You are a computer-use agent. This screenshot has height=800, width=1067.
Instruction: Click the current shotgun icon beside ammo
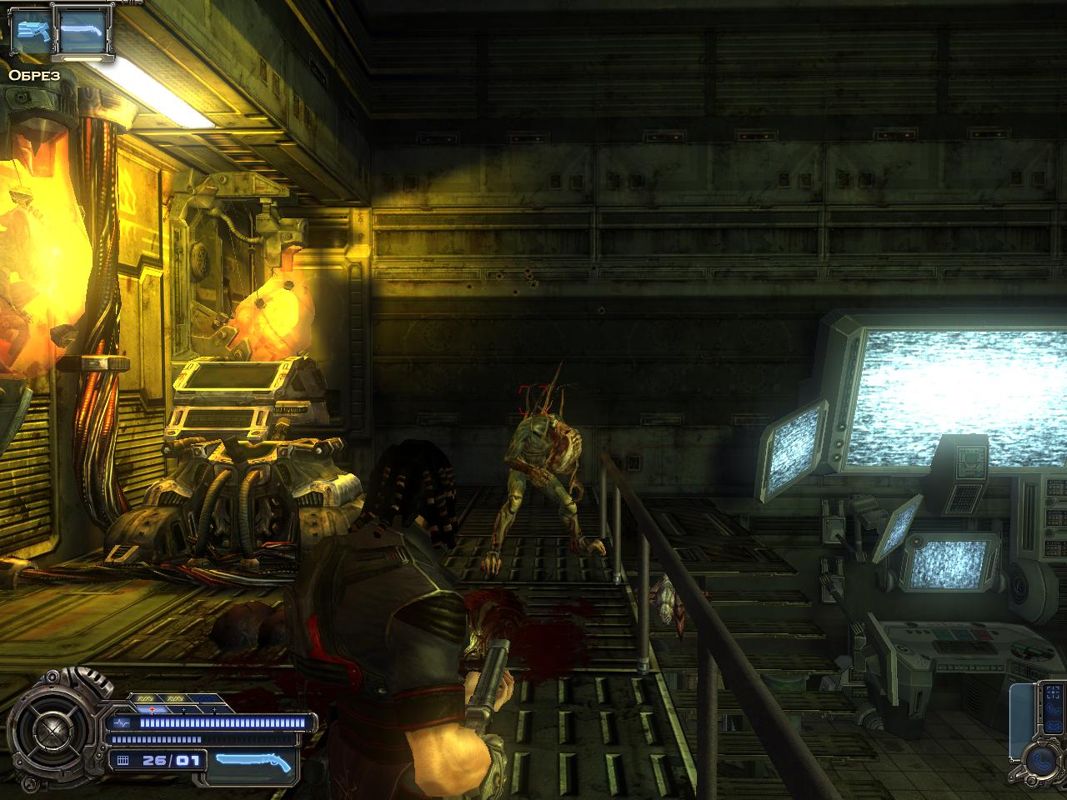coord(255,761)
